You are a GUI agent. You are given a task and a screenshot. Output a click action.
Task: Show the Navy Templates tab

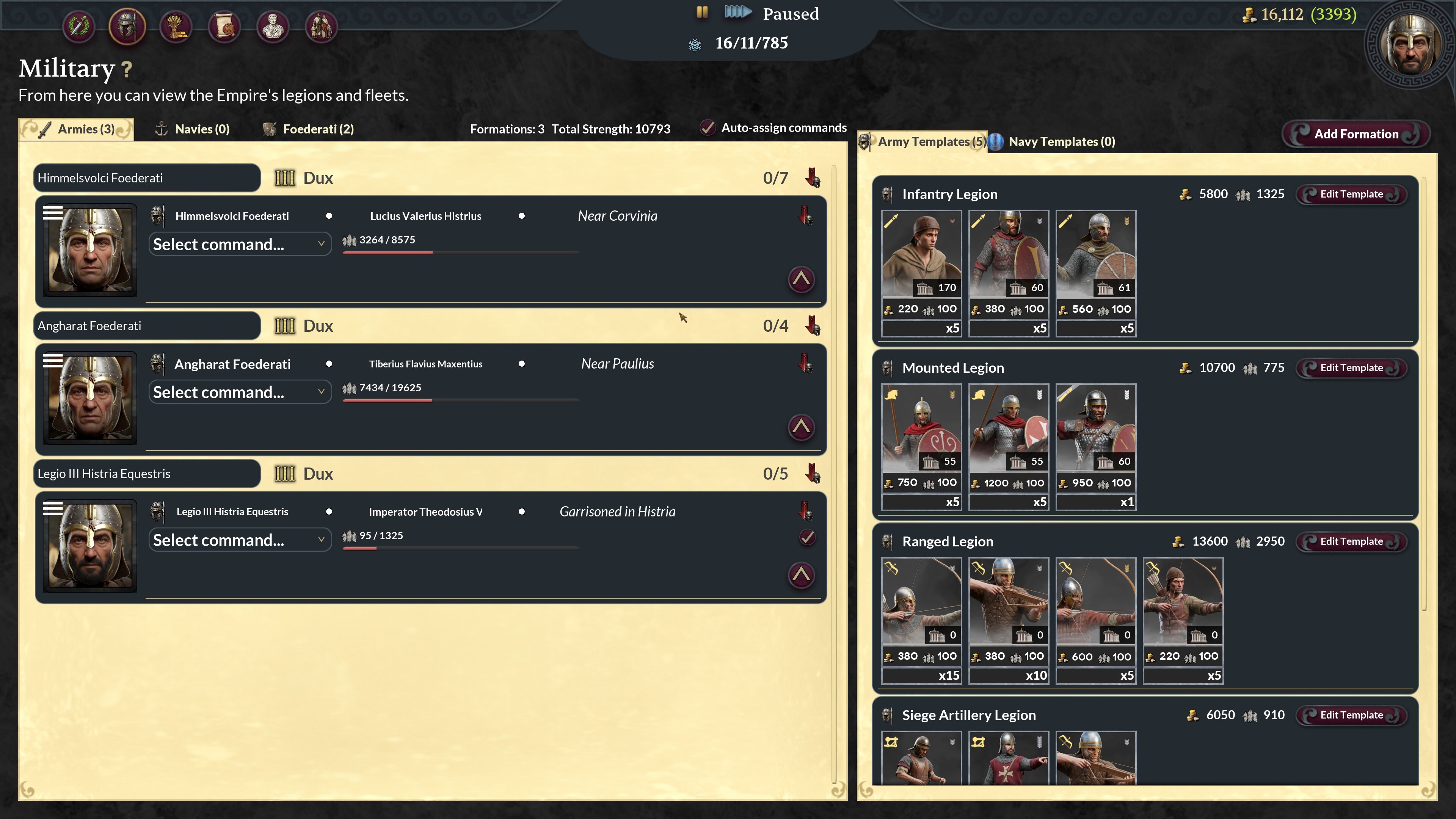(x=1053, y=142)
